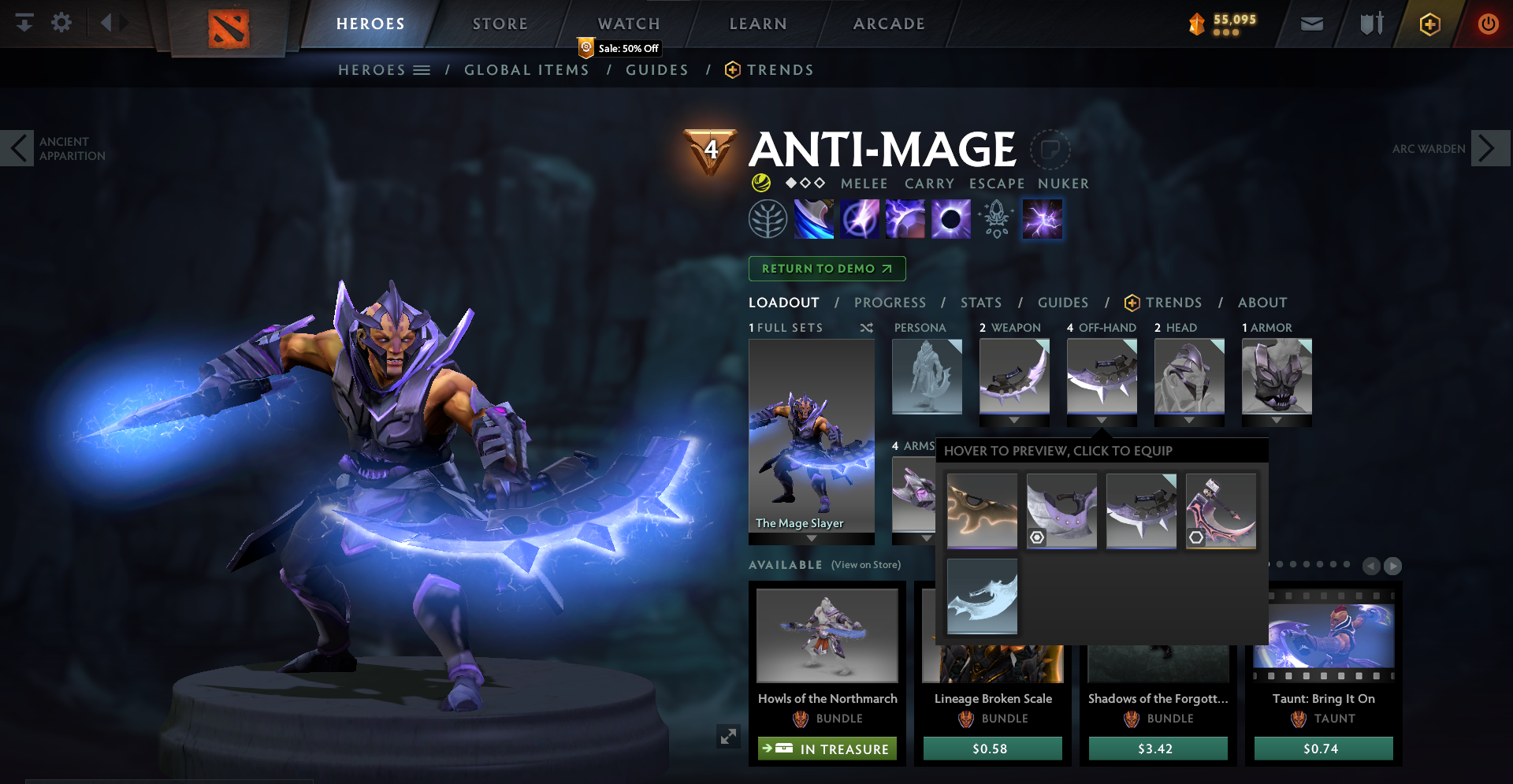Open the Heroes hamburger menu
The height and width of the screenshot is (784, 1513).
423,69
